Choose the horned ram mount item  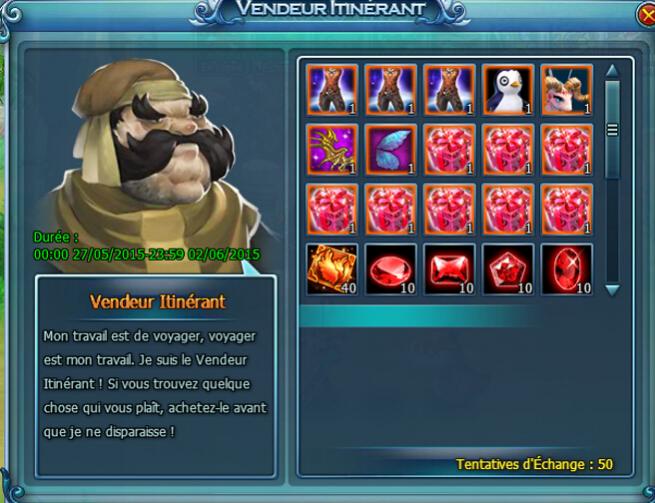click(566, 90)
